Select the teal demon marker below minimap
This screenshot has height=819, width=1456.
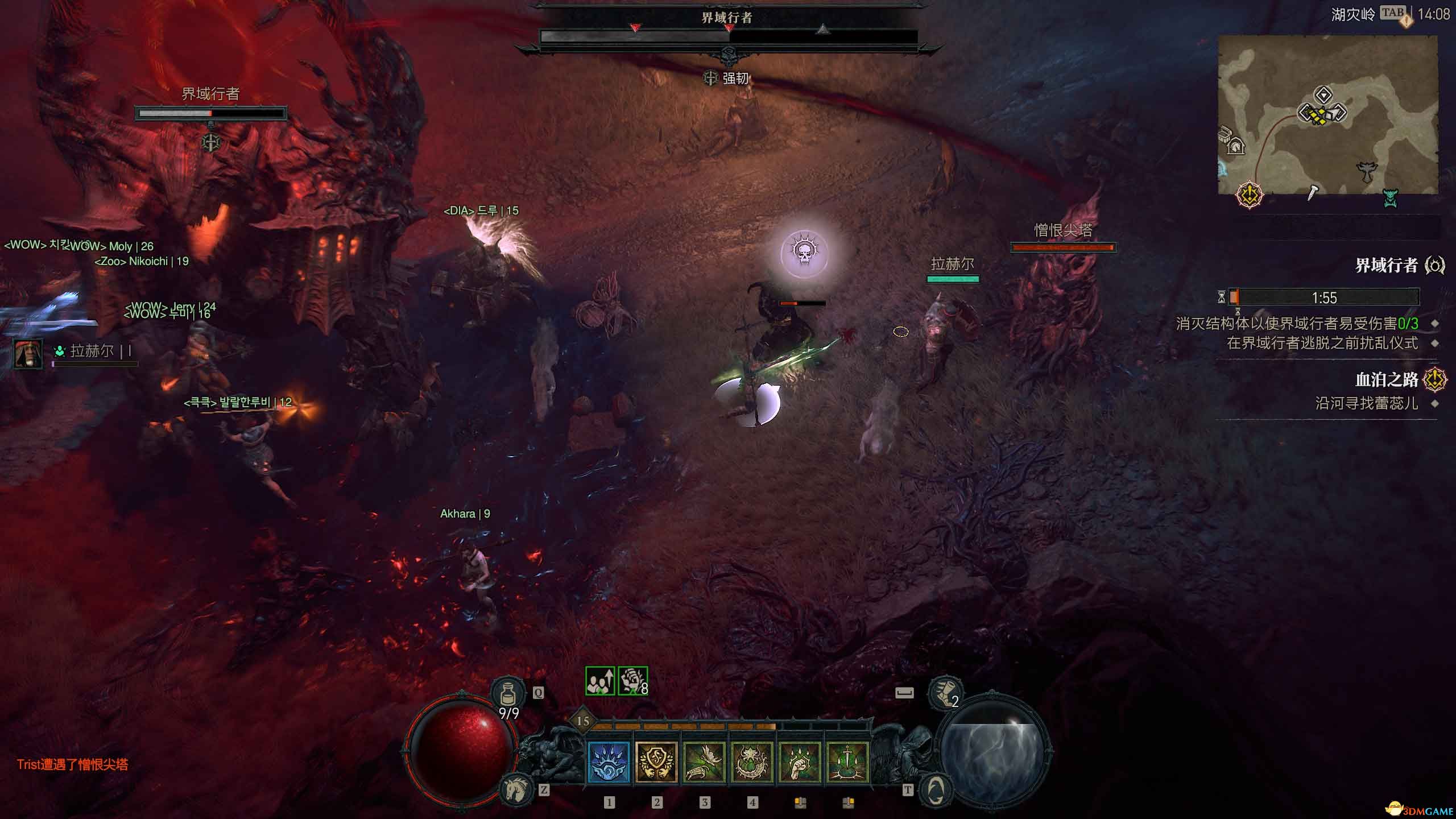1390,198
